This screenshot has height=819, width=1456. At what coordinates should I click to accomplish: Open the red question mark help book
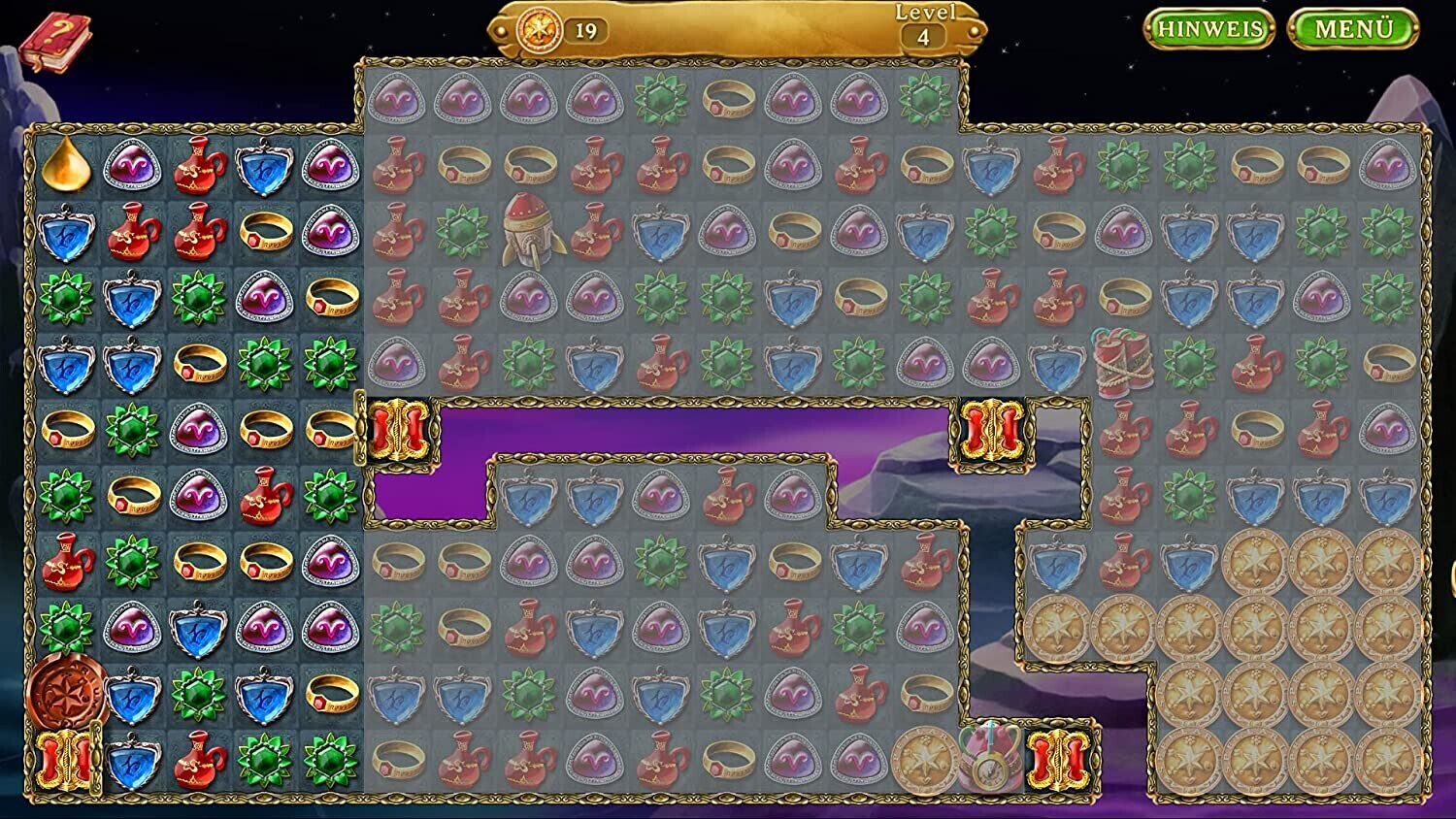tap(54, 42)
